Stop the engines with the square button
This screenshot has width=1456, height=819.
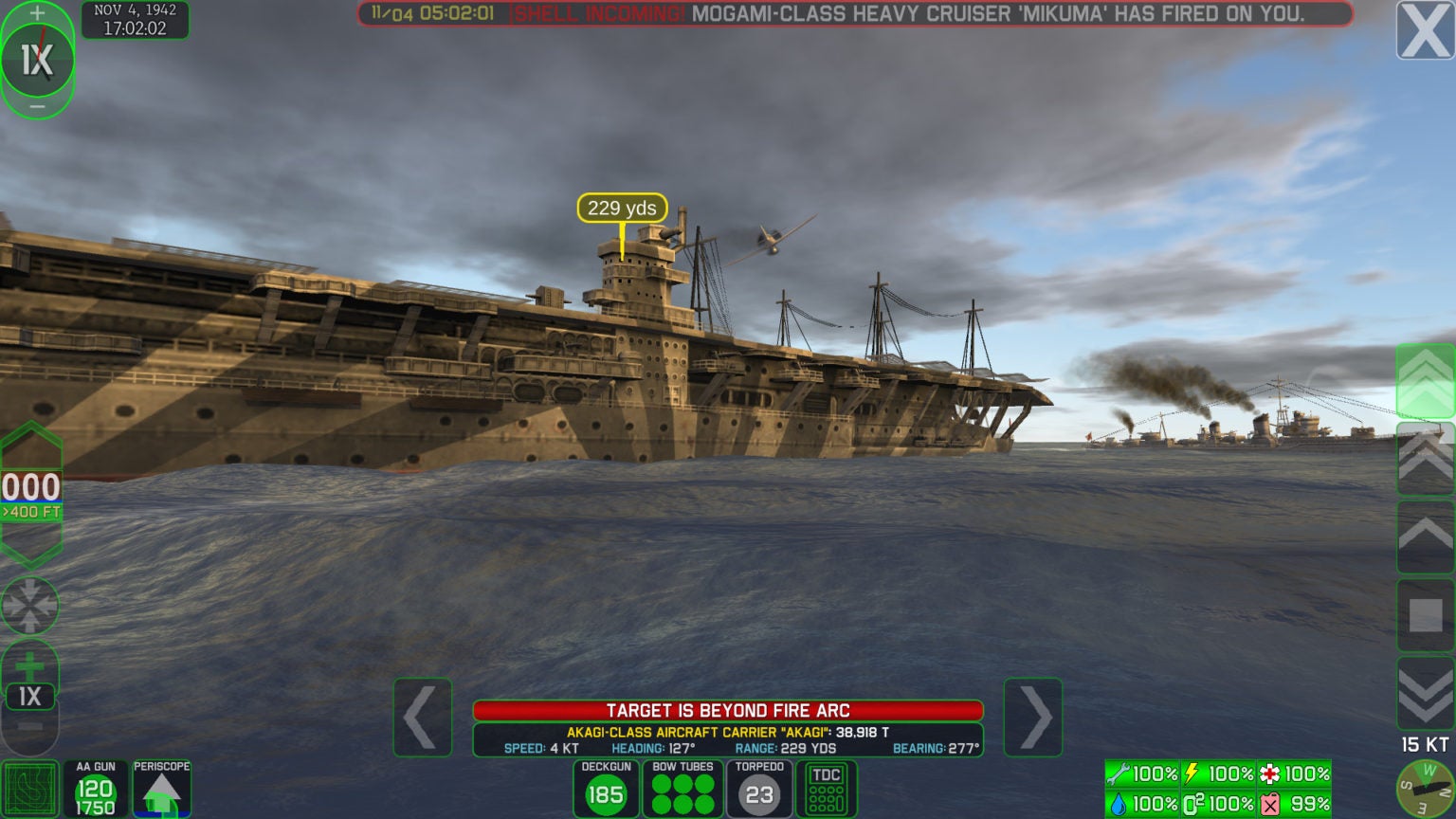pos(1425,615)
